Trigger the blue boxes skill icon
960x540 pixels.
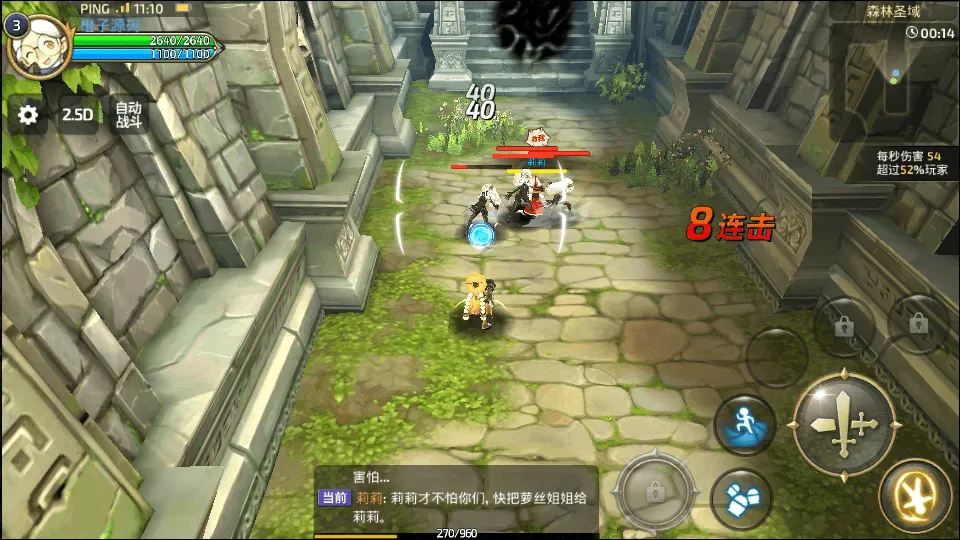(x=740, y=497)
